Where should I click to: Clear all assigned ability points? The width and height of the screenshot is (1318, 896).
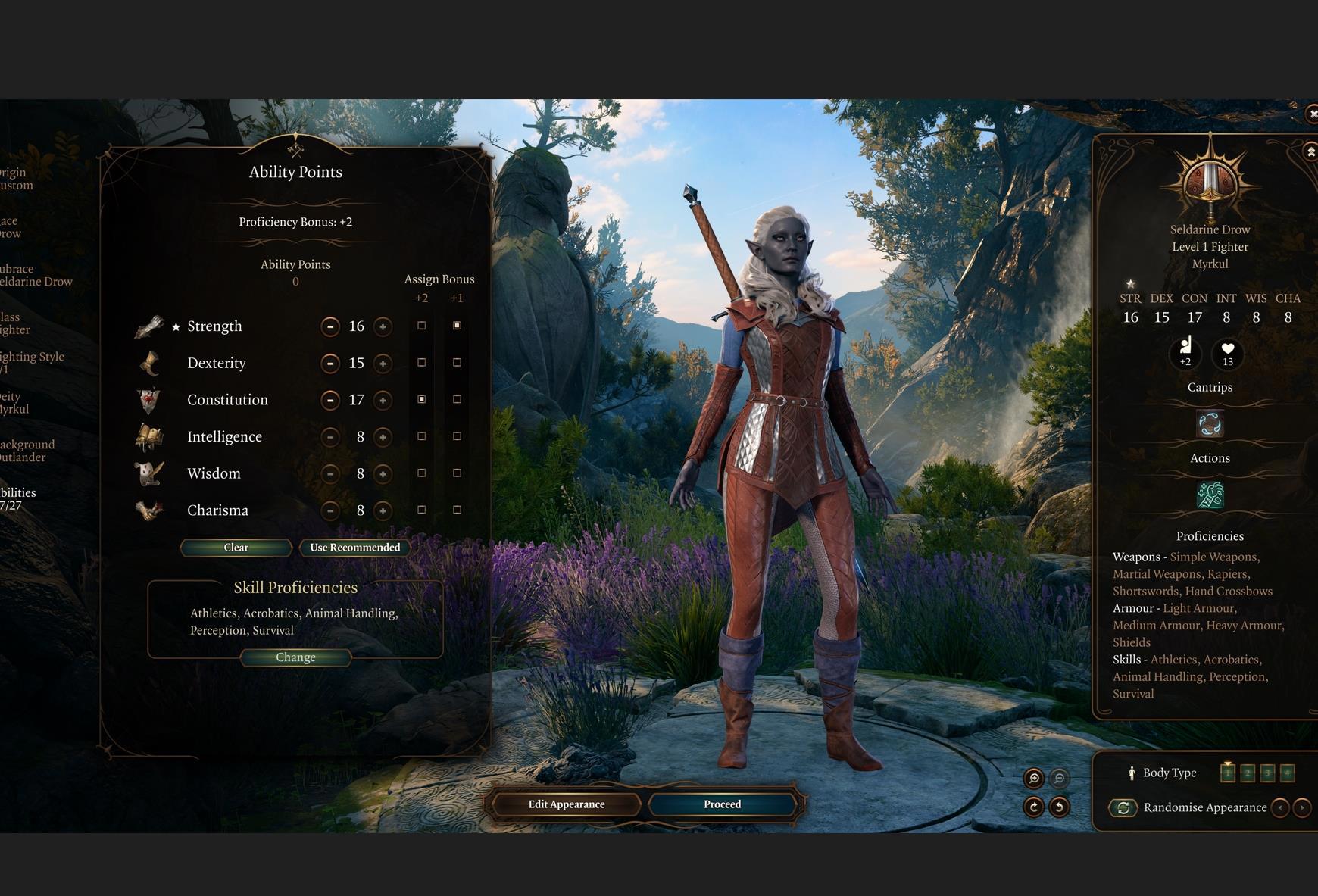pos(236,548)
